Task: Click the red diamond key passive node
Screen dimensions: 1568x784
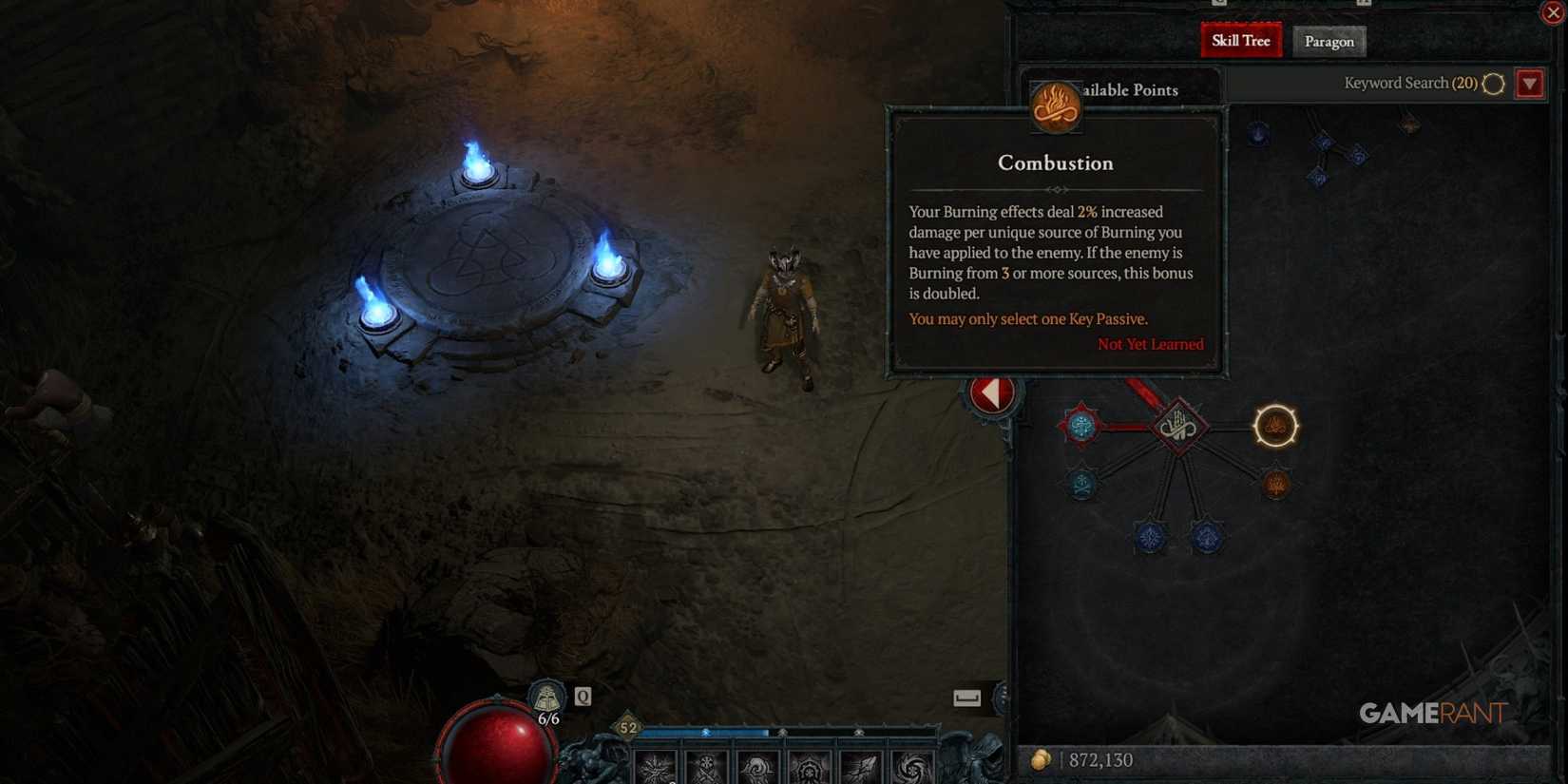Action: [1179, 426]
